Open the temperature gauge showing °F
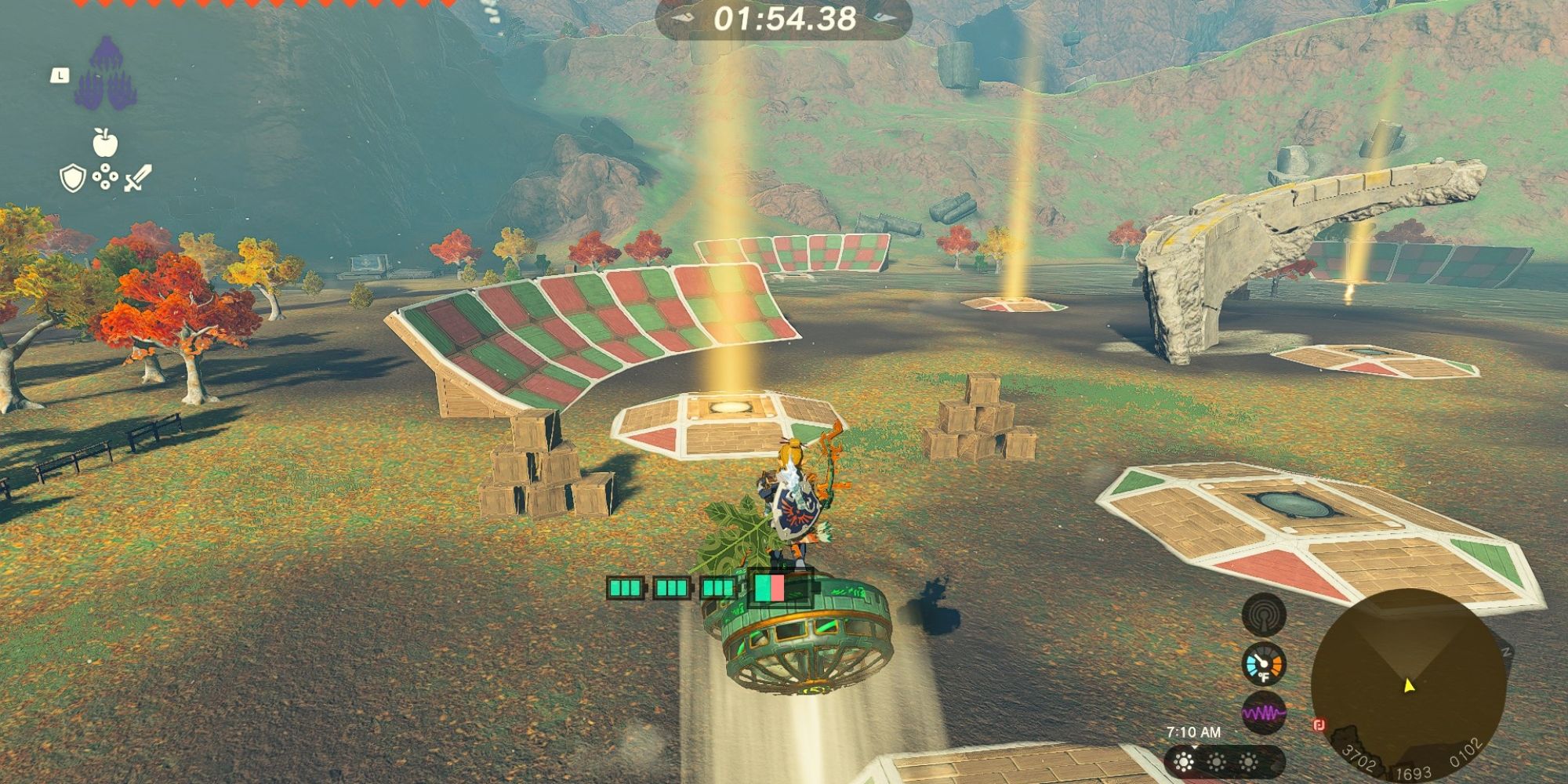This screenshot has width=1568, height=784. (x=1263, y=663)
